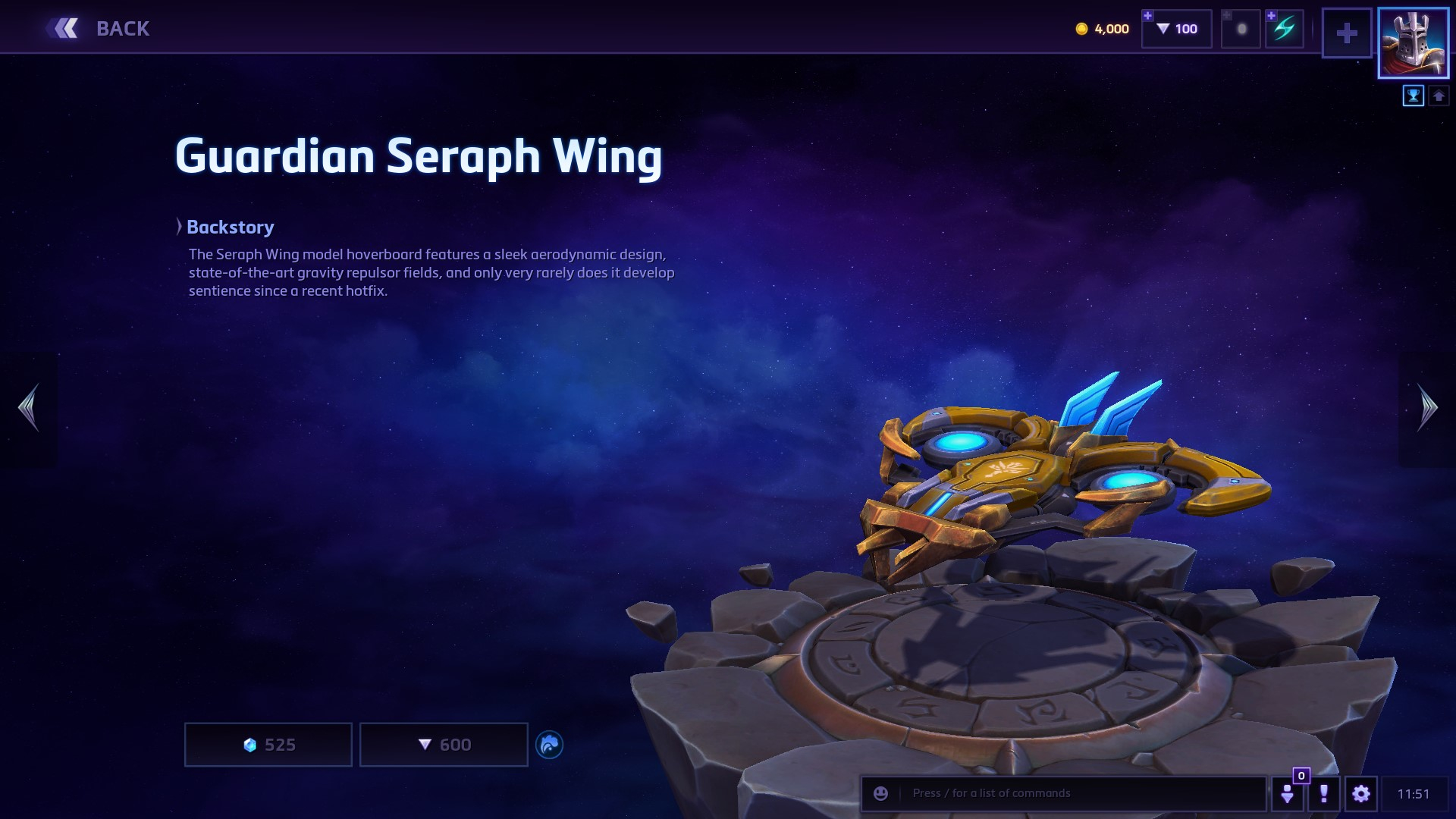Buy the mount for 525 shards

[x=268, y=745]
